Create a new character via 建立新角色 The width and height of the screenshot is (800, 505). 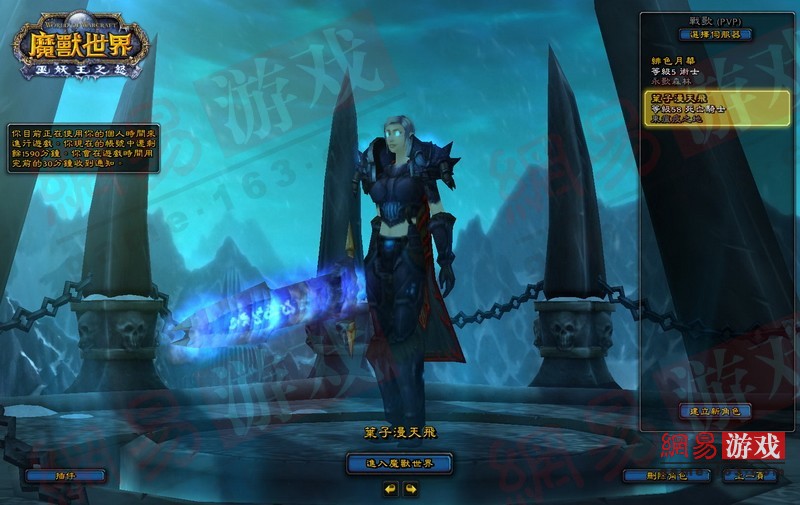[x=714, y=411]
